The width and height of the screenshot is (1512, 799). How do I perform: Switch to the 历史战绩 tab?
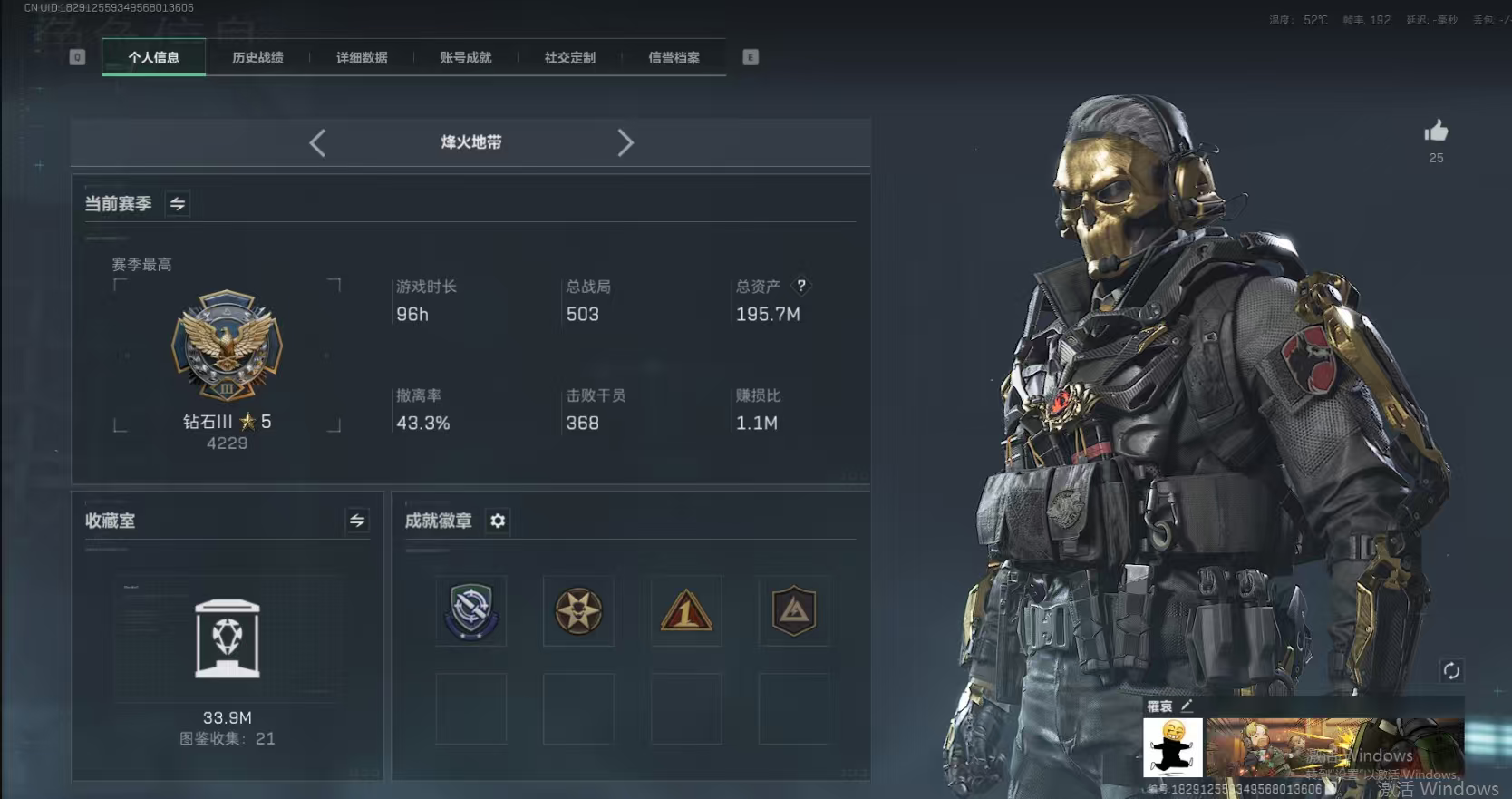(258, 57)
